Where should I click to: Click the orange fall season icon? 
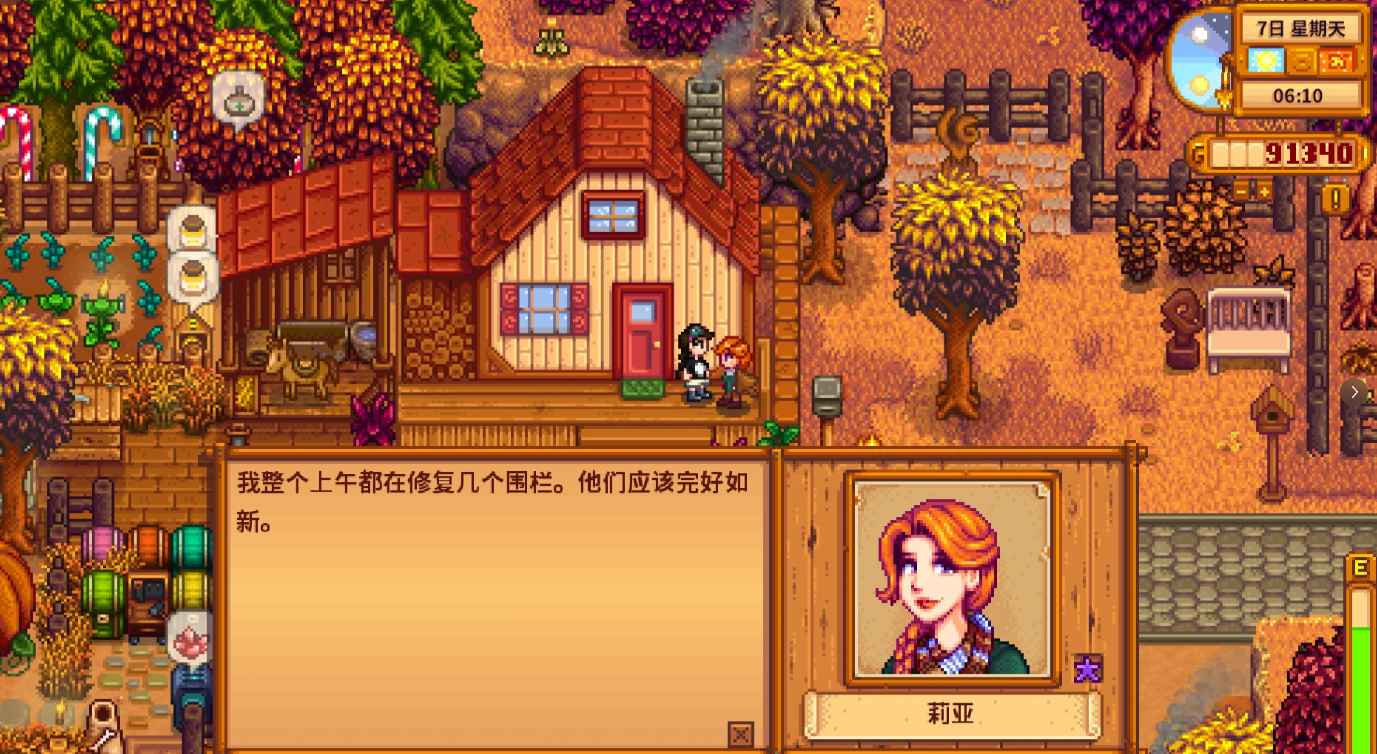(1337, 61)
